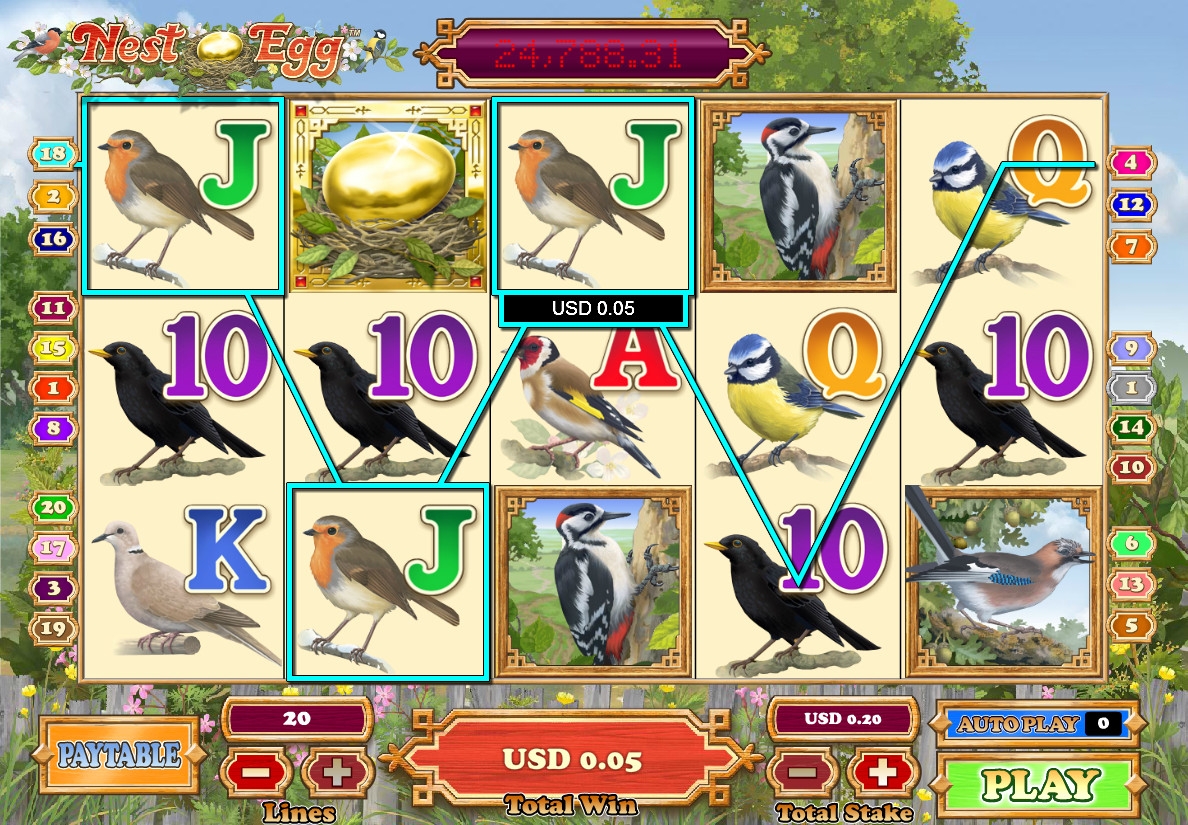1188x825 pixels.
Task: Increase the number of Lines
Action: tap(338, 773)
